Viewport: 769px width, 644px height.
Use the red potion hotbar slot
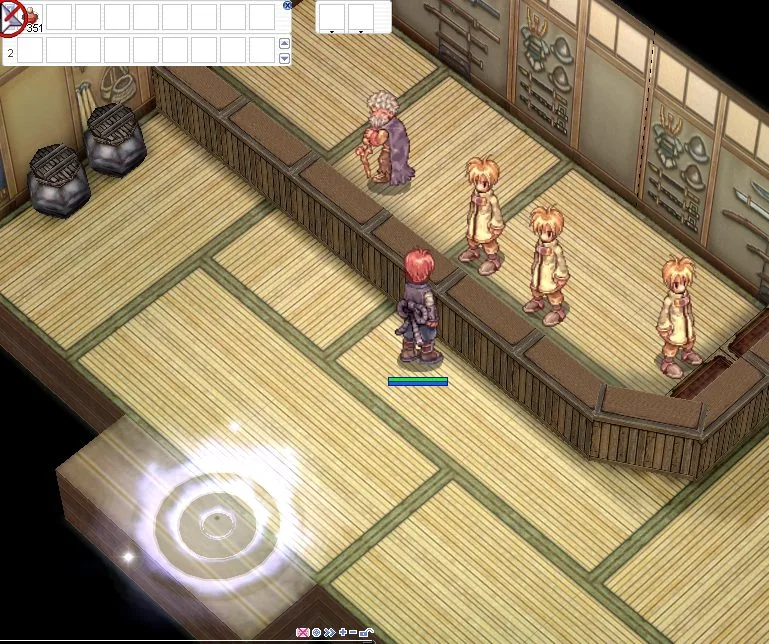coord(31,16)
